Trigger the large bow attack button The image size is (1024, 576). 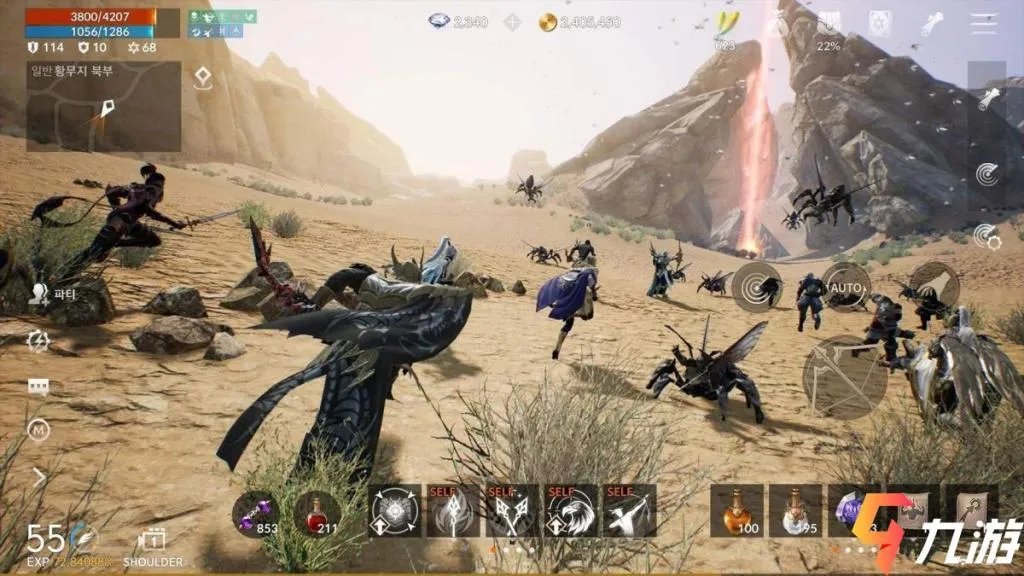click(845, 376)
